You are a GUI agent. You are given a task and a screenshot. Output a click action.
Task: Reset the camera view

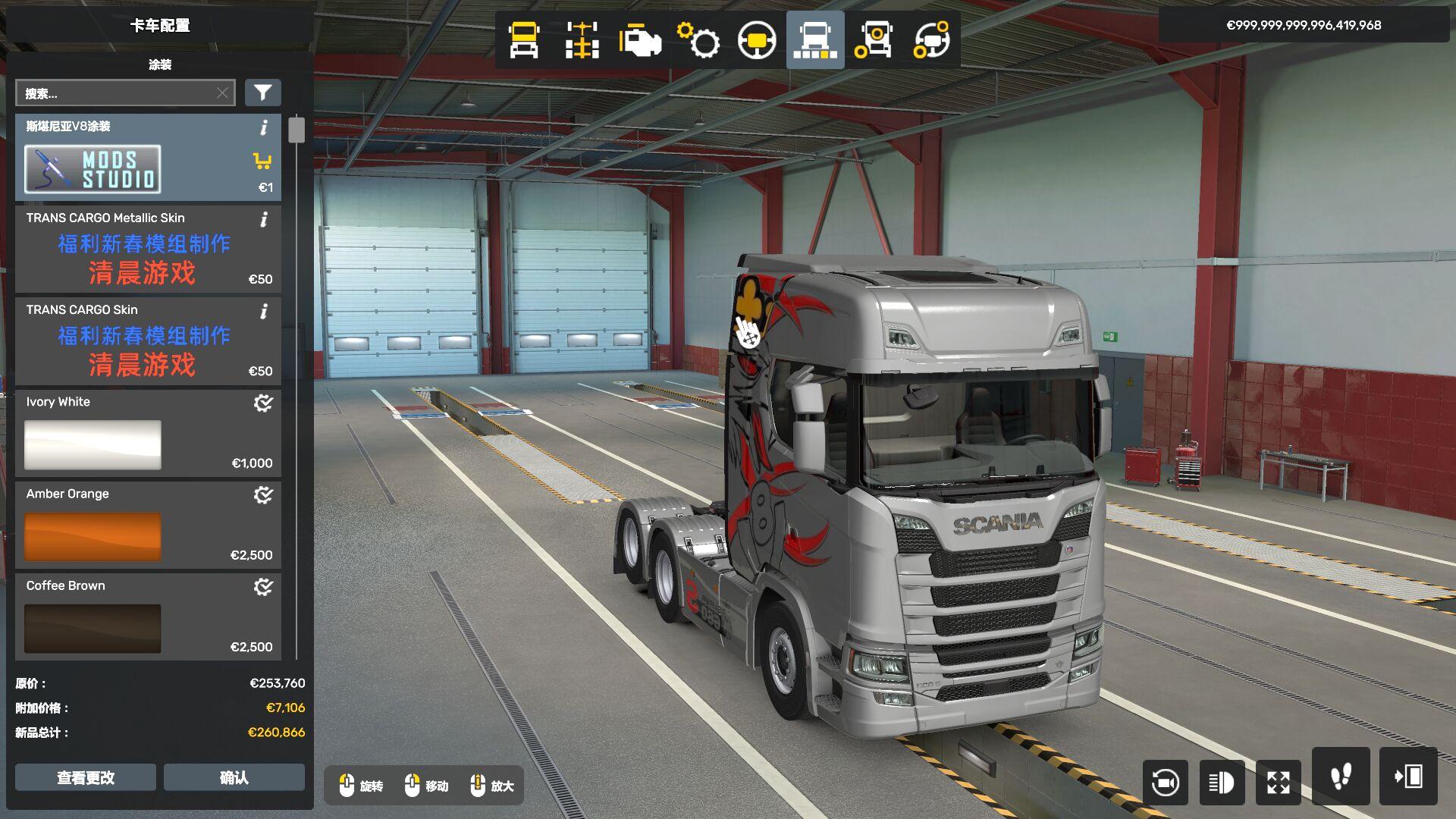(1165, 782)
